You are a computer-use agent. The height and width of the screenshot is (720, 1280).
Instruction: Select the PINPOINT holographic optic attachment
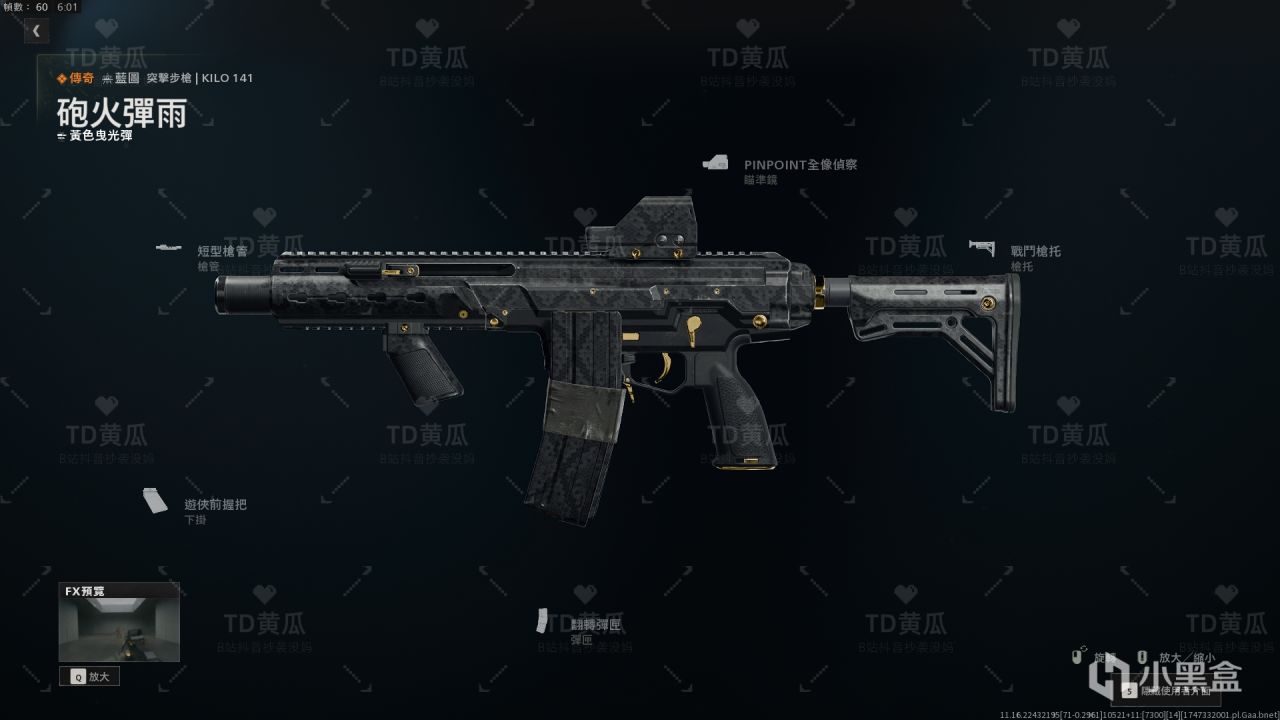click(799, 165)
